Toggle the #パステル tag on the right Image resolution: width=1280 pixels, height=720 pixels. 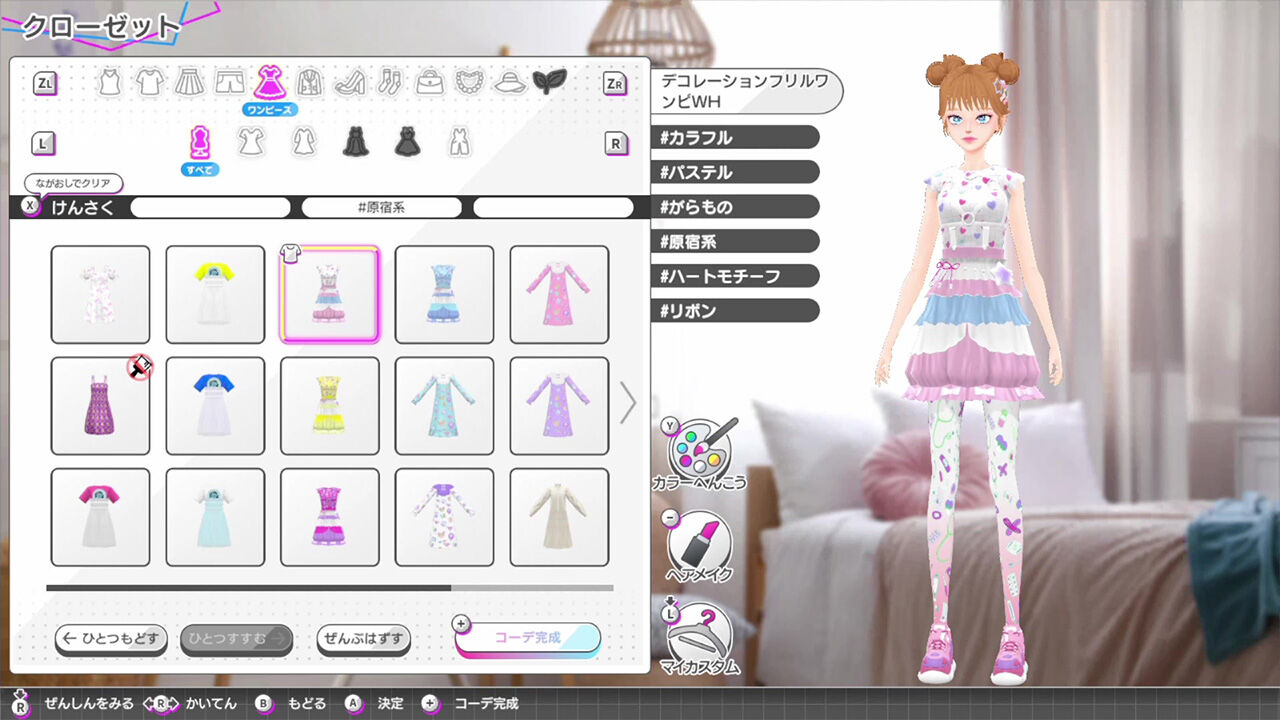click(735, 172)
